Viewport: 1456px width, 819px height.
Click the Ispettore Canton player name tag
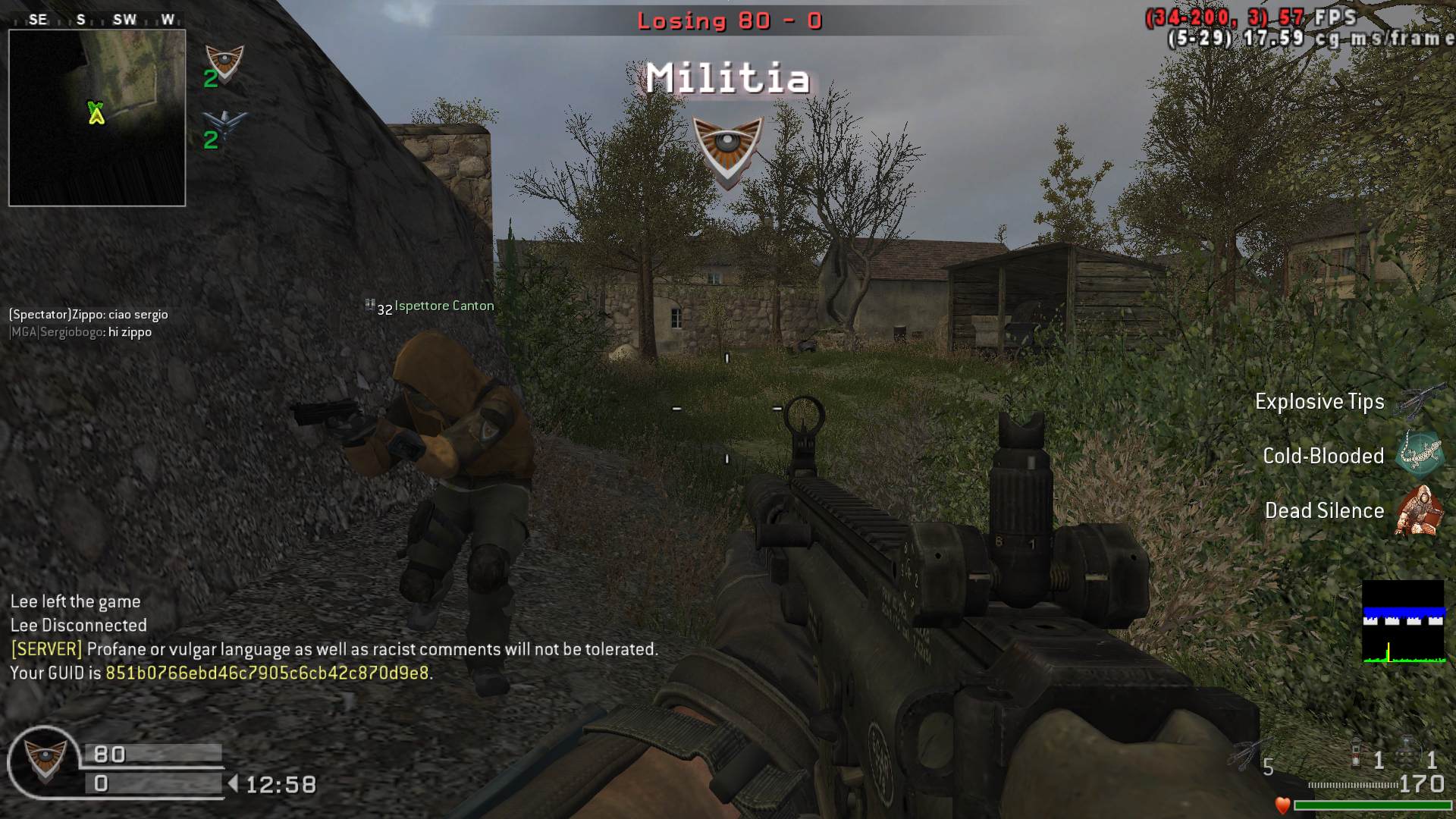pyautogui.click(x=444, y=306)
